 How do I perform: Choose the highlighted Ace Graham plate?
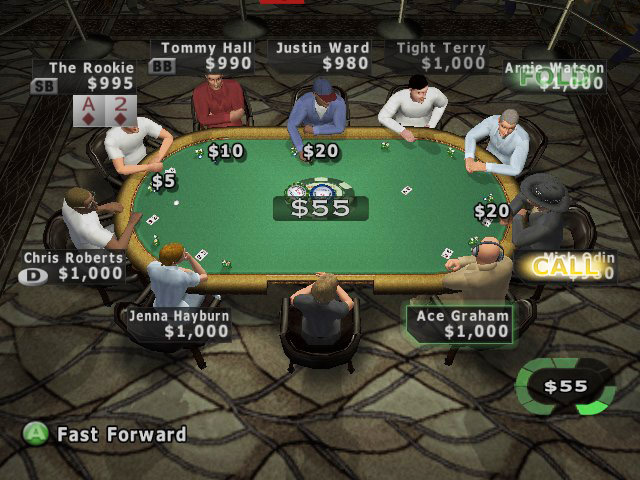(461, 324)
